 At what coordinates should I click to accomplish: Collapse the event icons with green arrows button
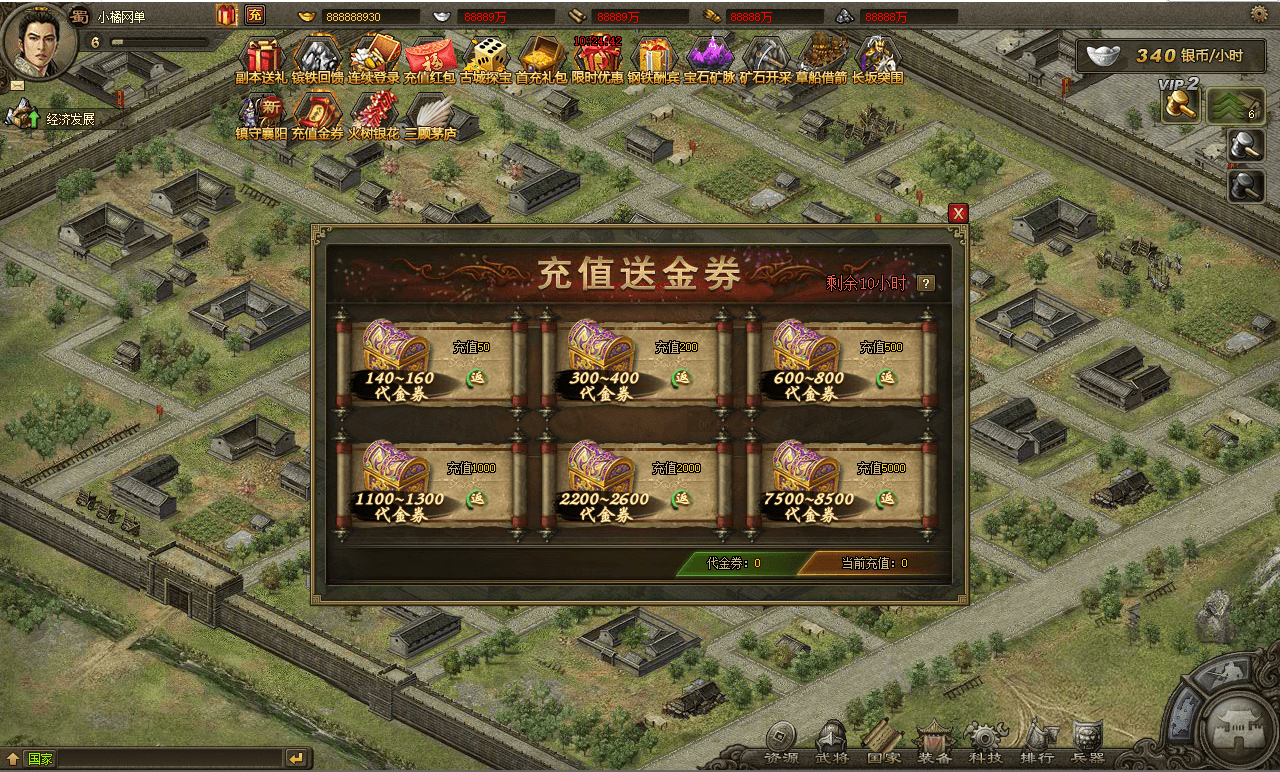click(1235, 105)
